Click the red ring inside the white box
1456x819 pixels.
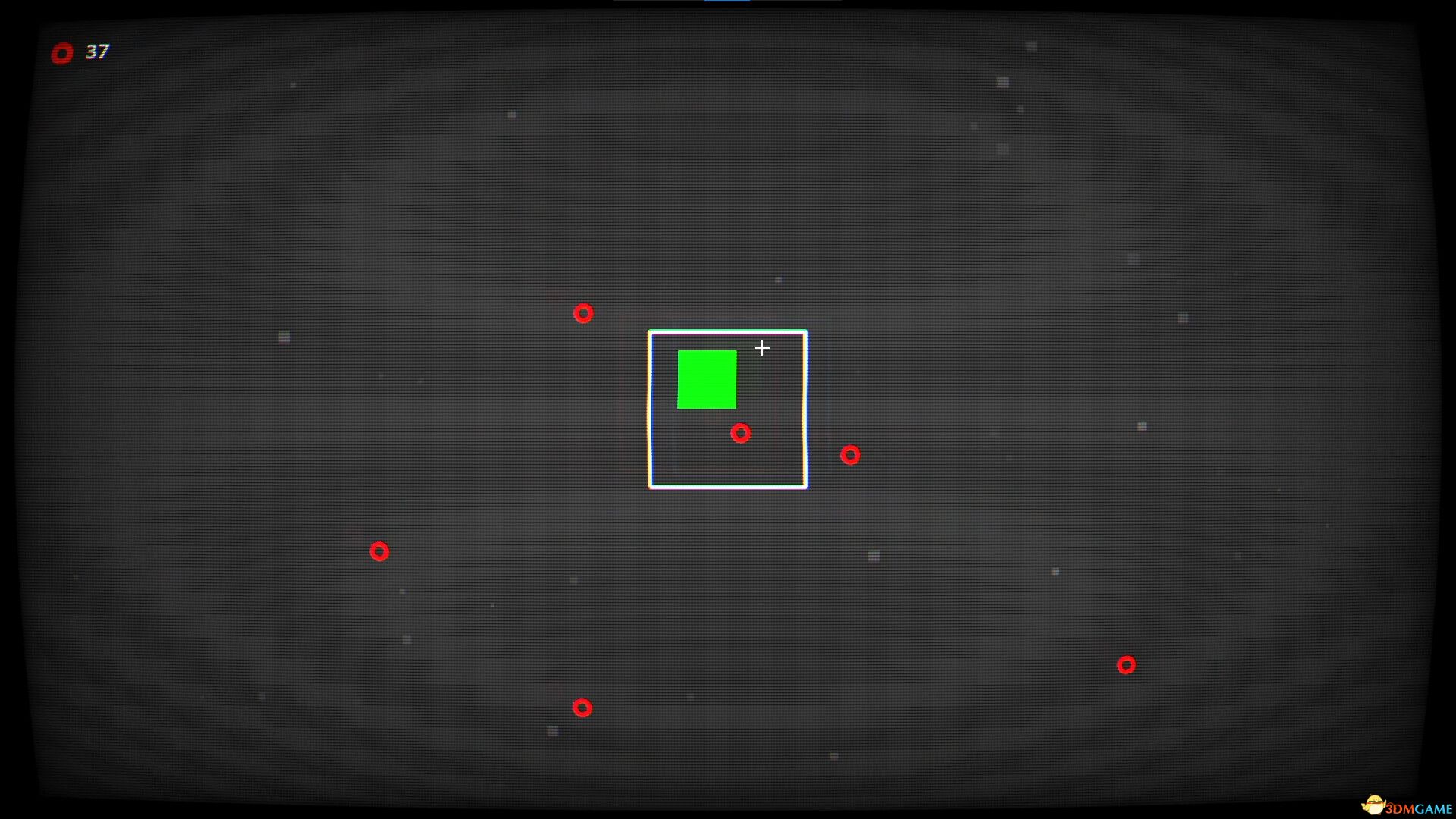pos(741,433)
